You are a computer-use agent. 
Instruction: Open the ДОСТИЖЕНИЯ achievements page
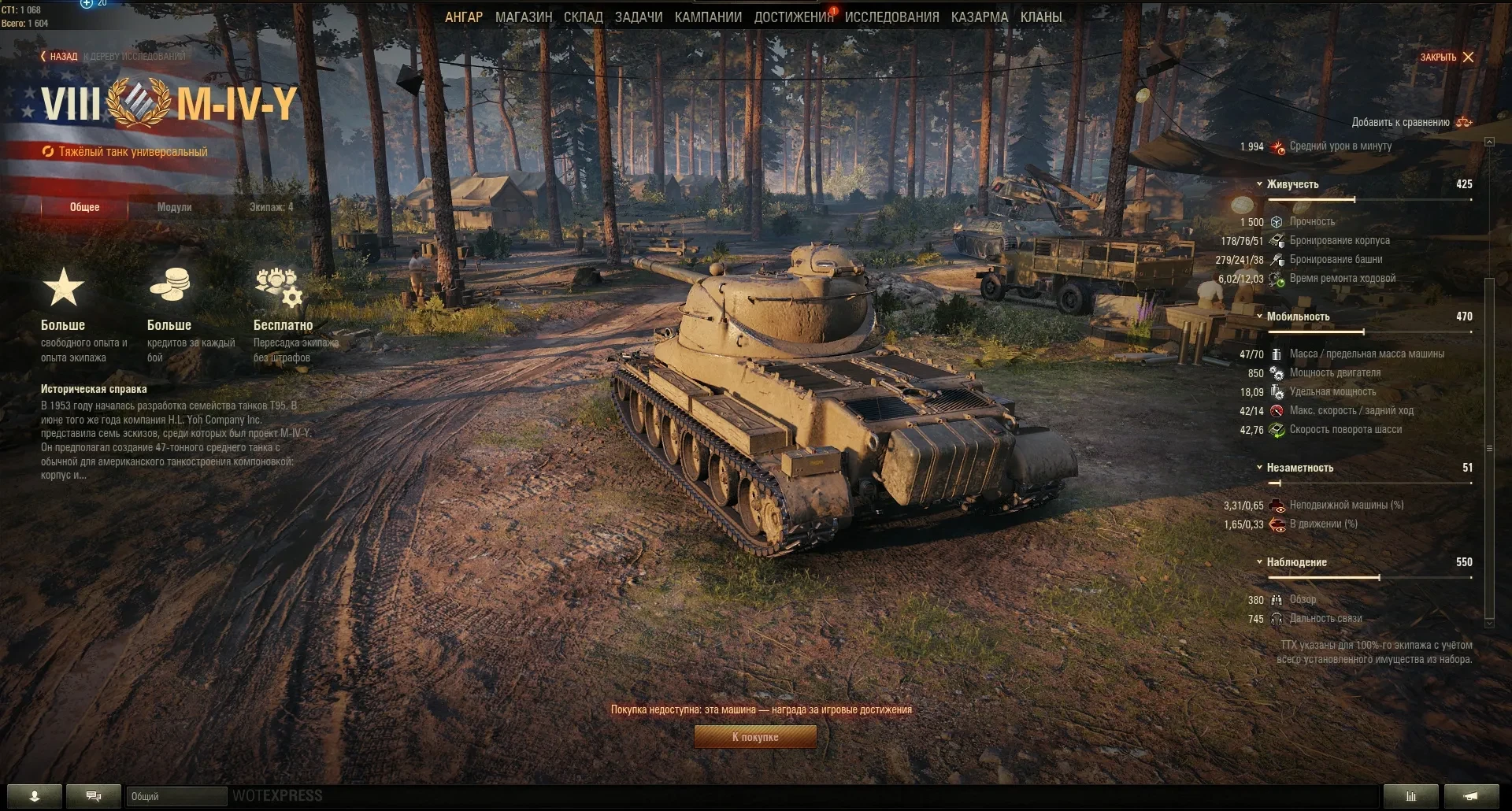(793, 17)
